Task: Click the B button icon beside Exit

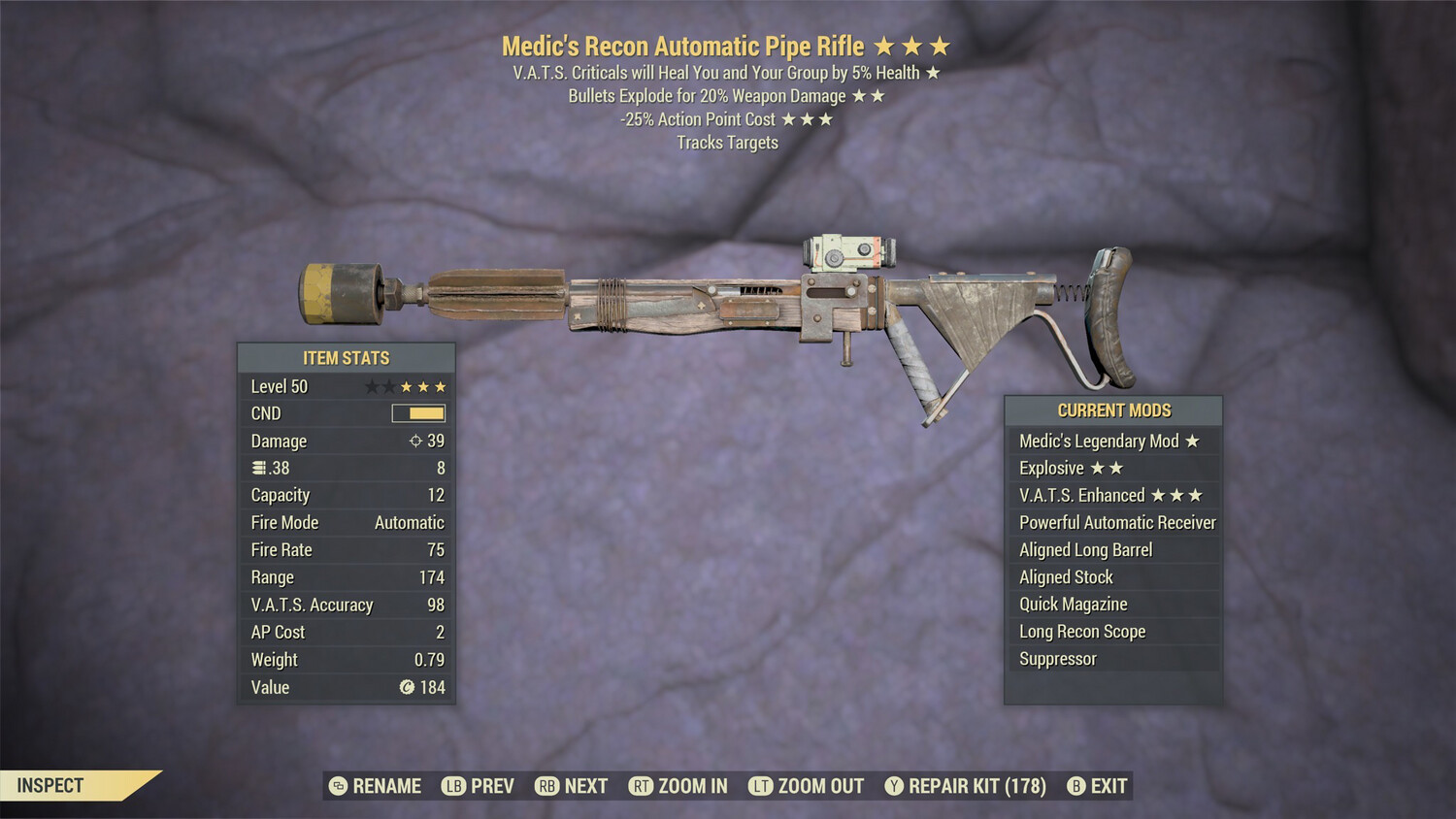Action: (1075, 786)
